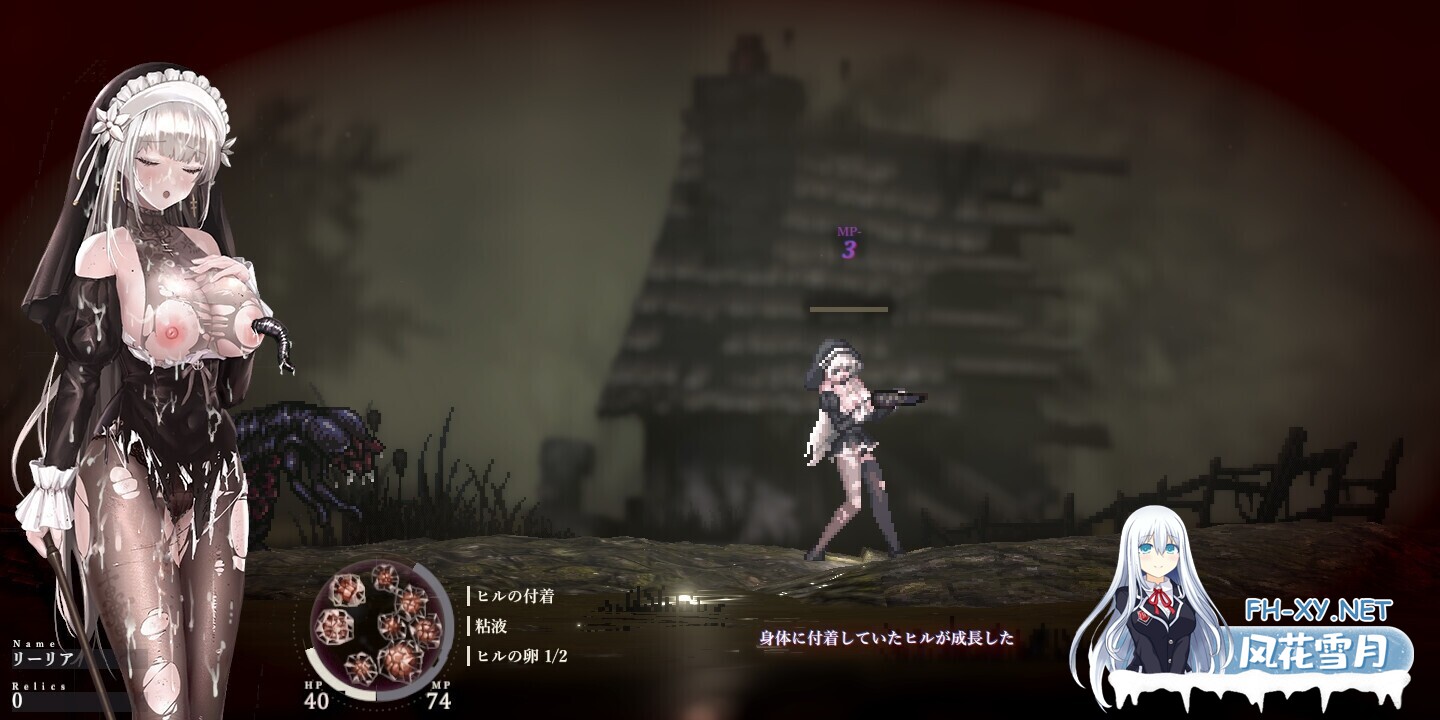Click the leftmost leech egg icon on the wheel
This screenshot has height=720, width=1440.
(335, 626)
